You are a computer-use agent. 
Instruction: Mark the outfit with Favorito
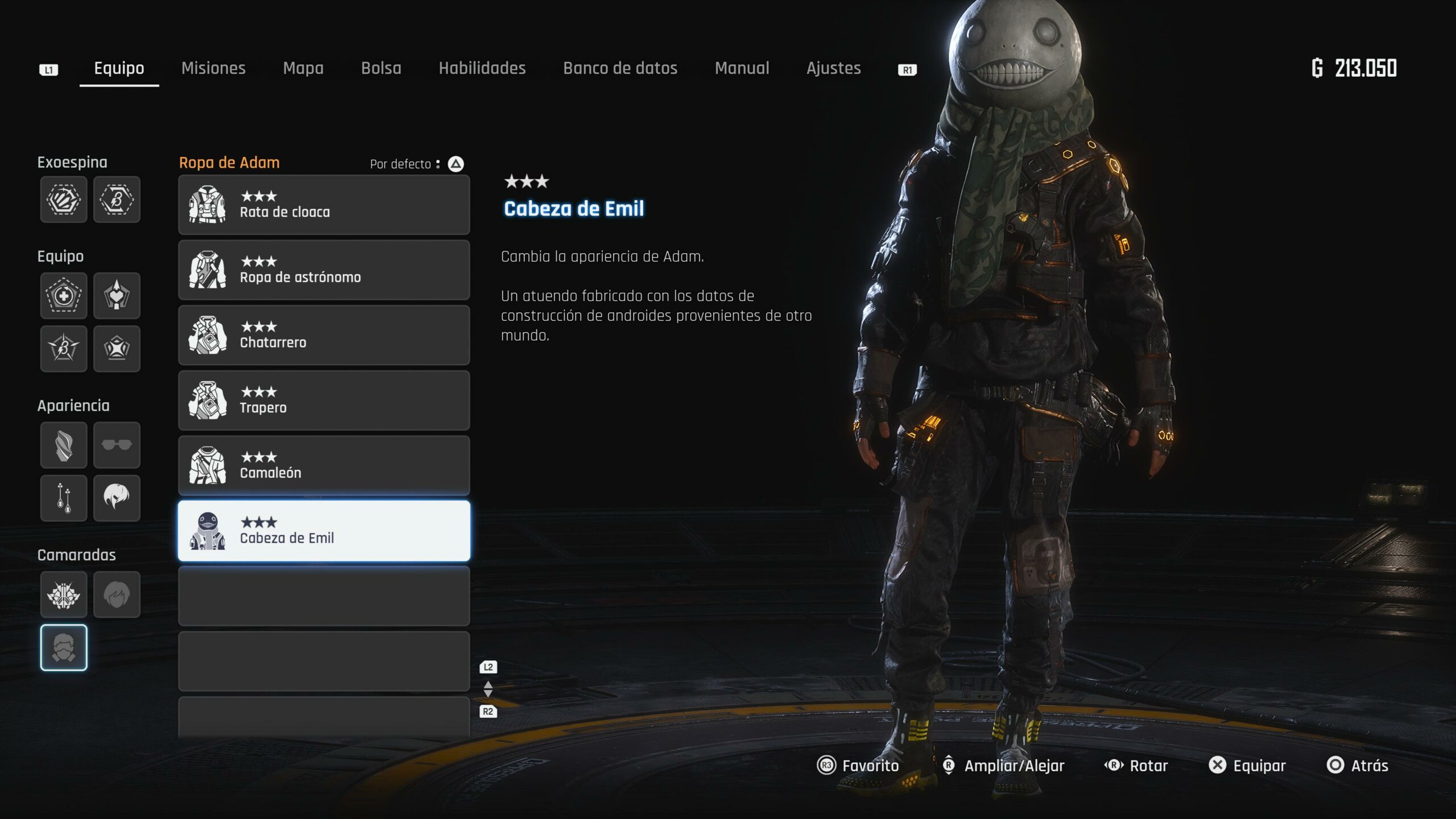[x=858, y=766]
